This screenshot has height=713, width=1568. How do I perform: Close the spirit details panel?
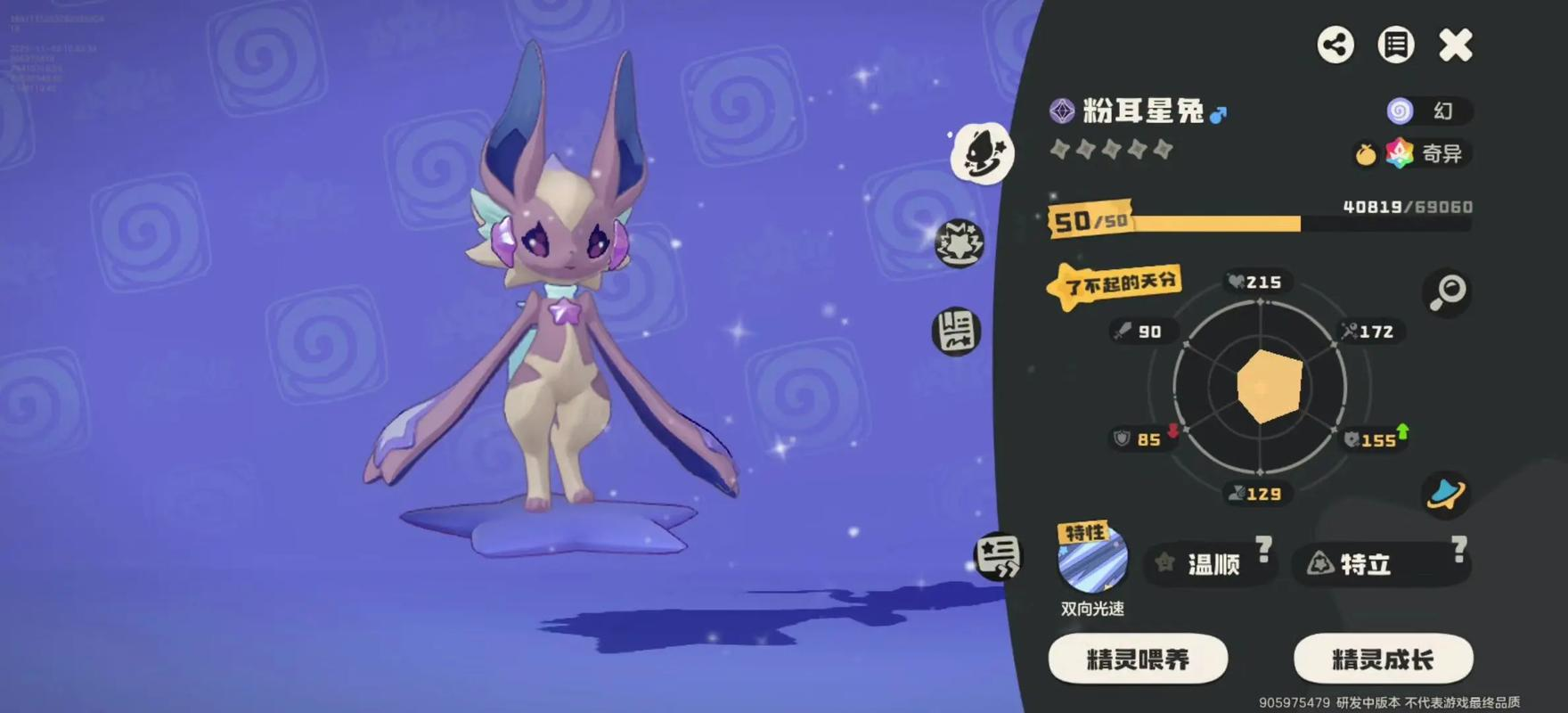(1456, 45)
